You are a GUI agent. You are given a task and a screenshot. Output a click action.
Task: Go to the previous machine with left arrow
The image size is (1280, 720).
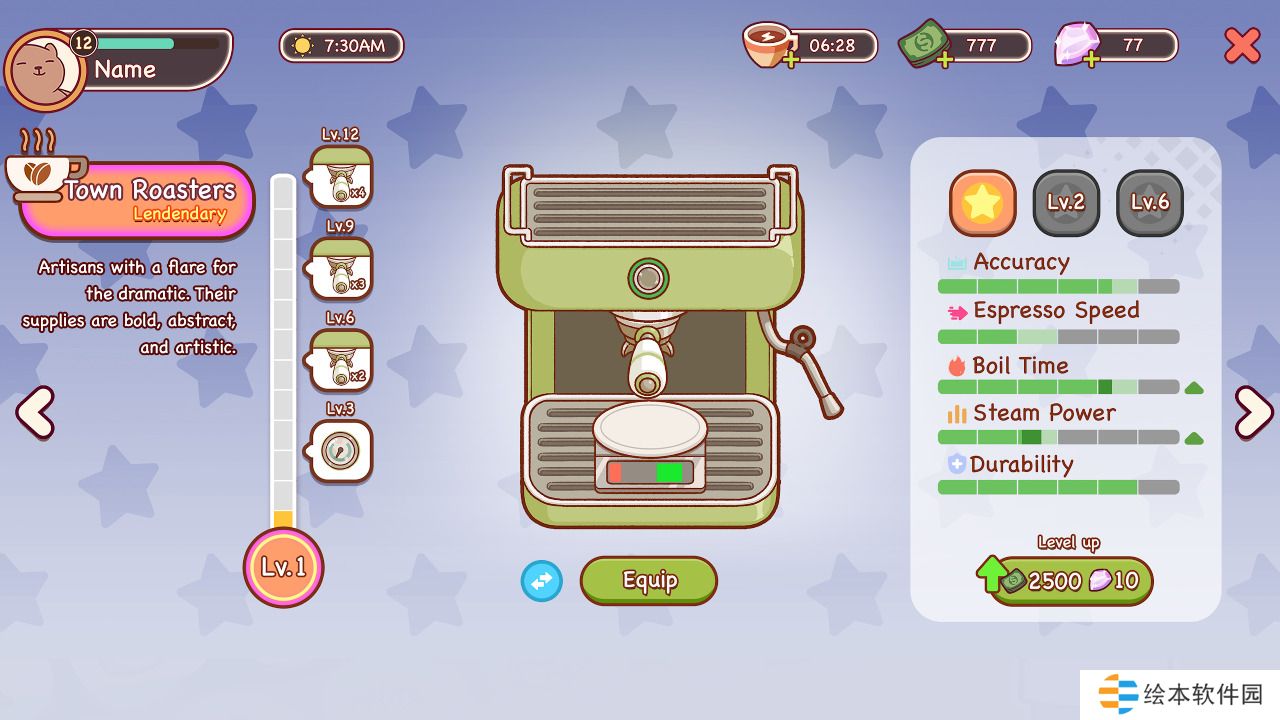(36, 412)
